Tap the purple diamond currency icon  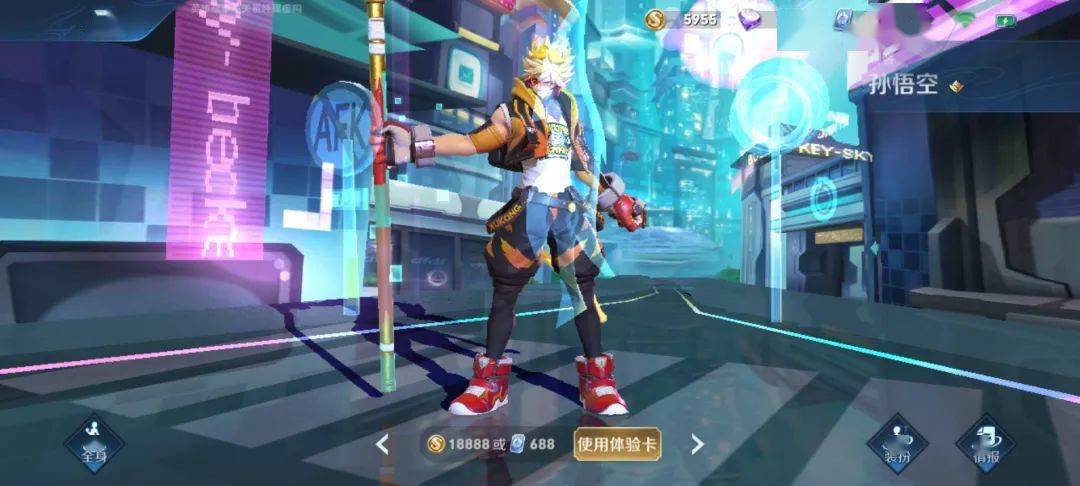[x=750, y=18]
